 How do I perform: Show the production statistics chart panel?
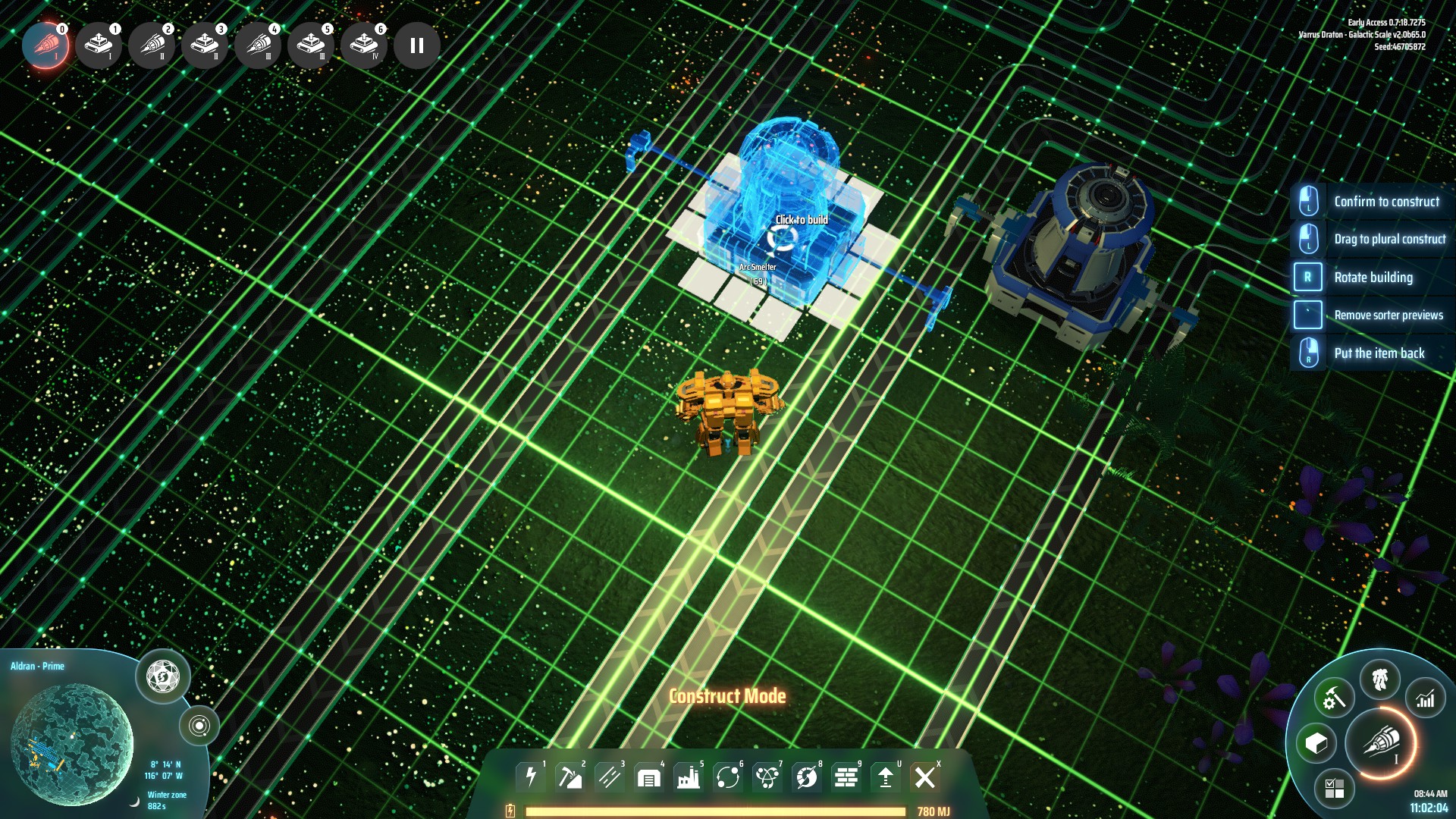coord(1426,698)
